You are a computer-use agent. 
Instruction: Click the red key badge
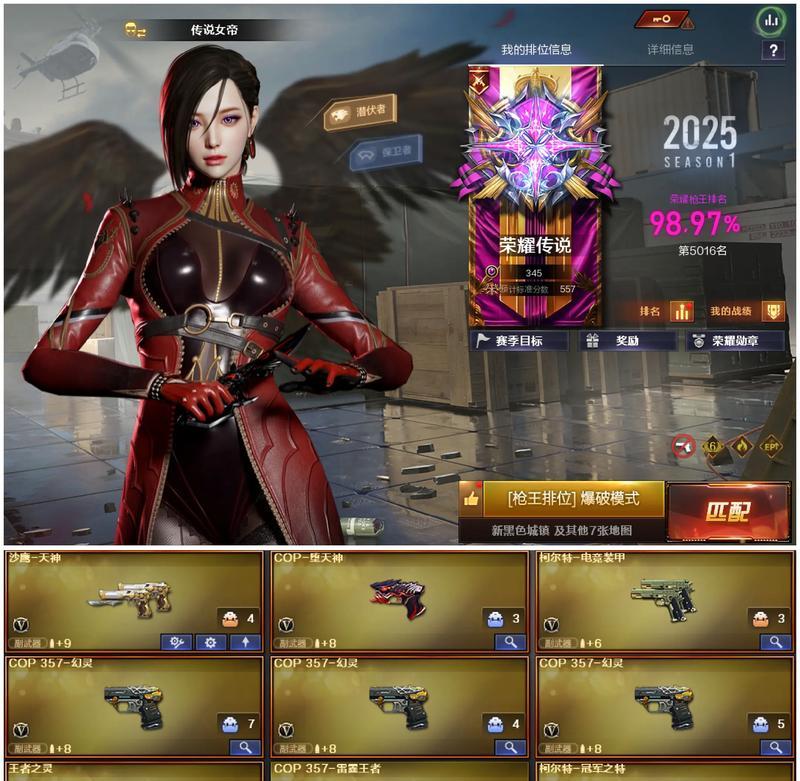coord(664,19)
